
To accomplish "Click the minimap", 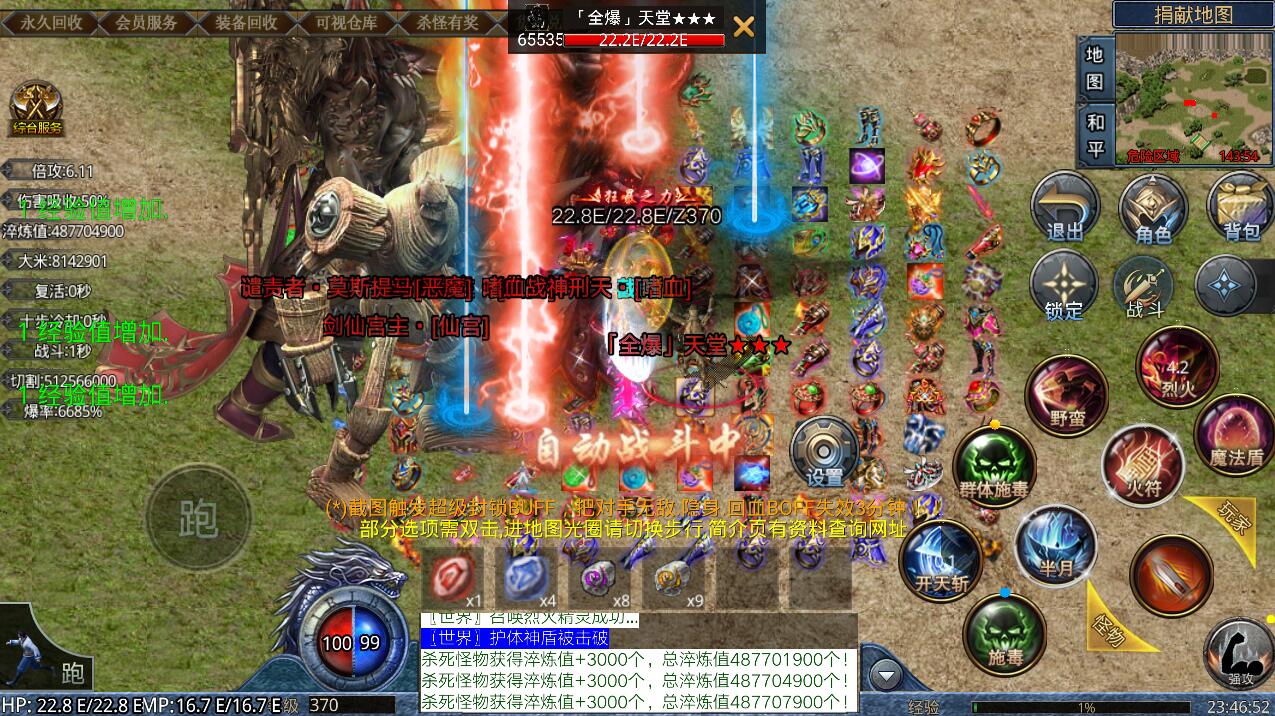I will 1192,98.
